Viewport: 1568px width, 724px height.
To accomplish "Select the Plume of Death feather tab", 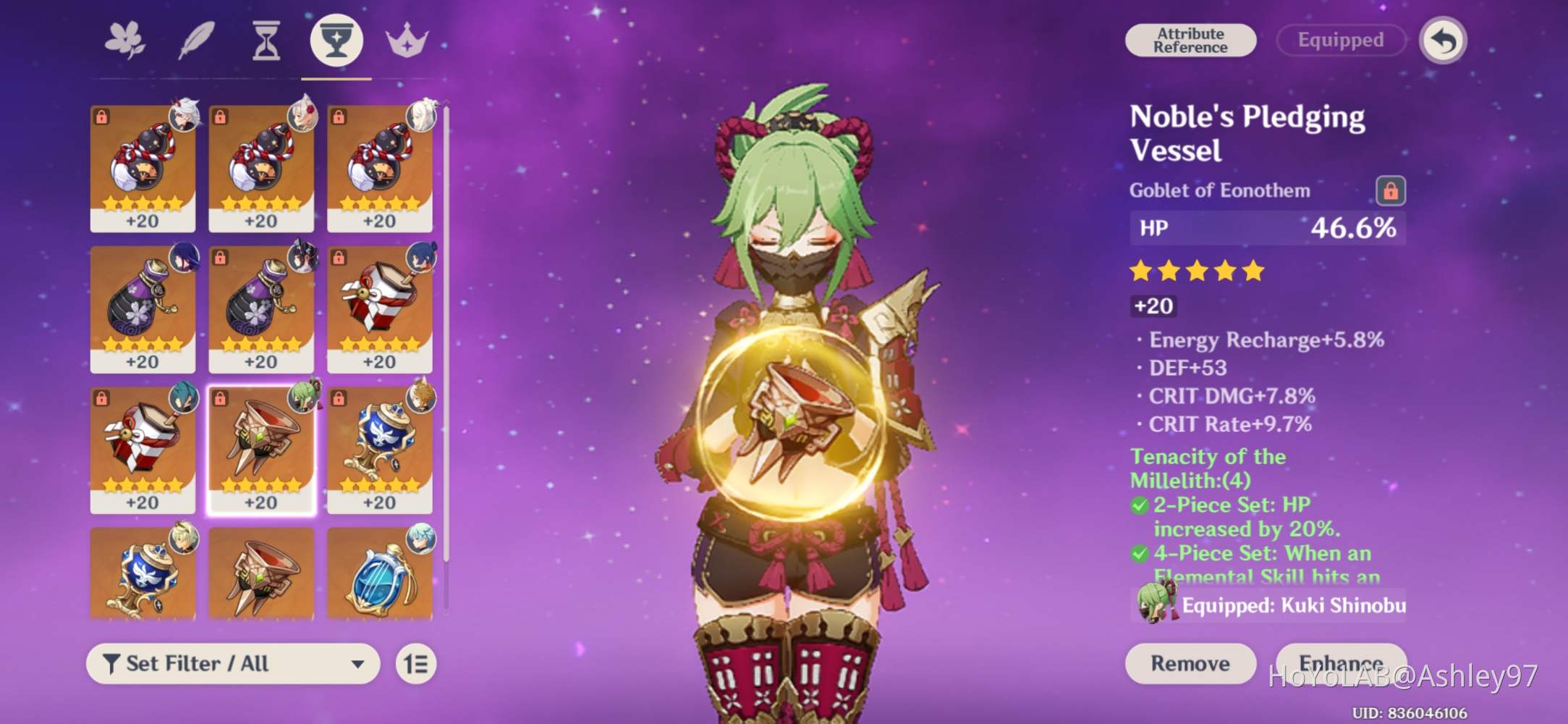I will (195, 41).
